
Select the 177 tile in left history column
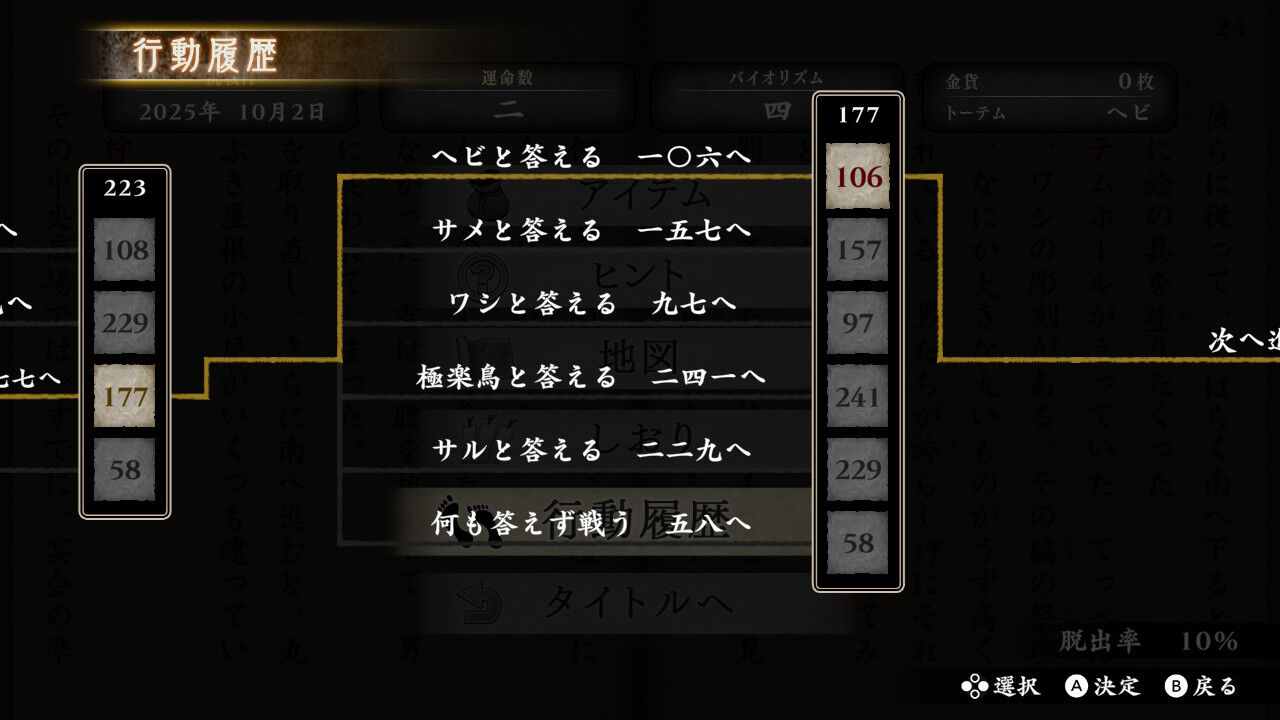[124, 394]
